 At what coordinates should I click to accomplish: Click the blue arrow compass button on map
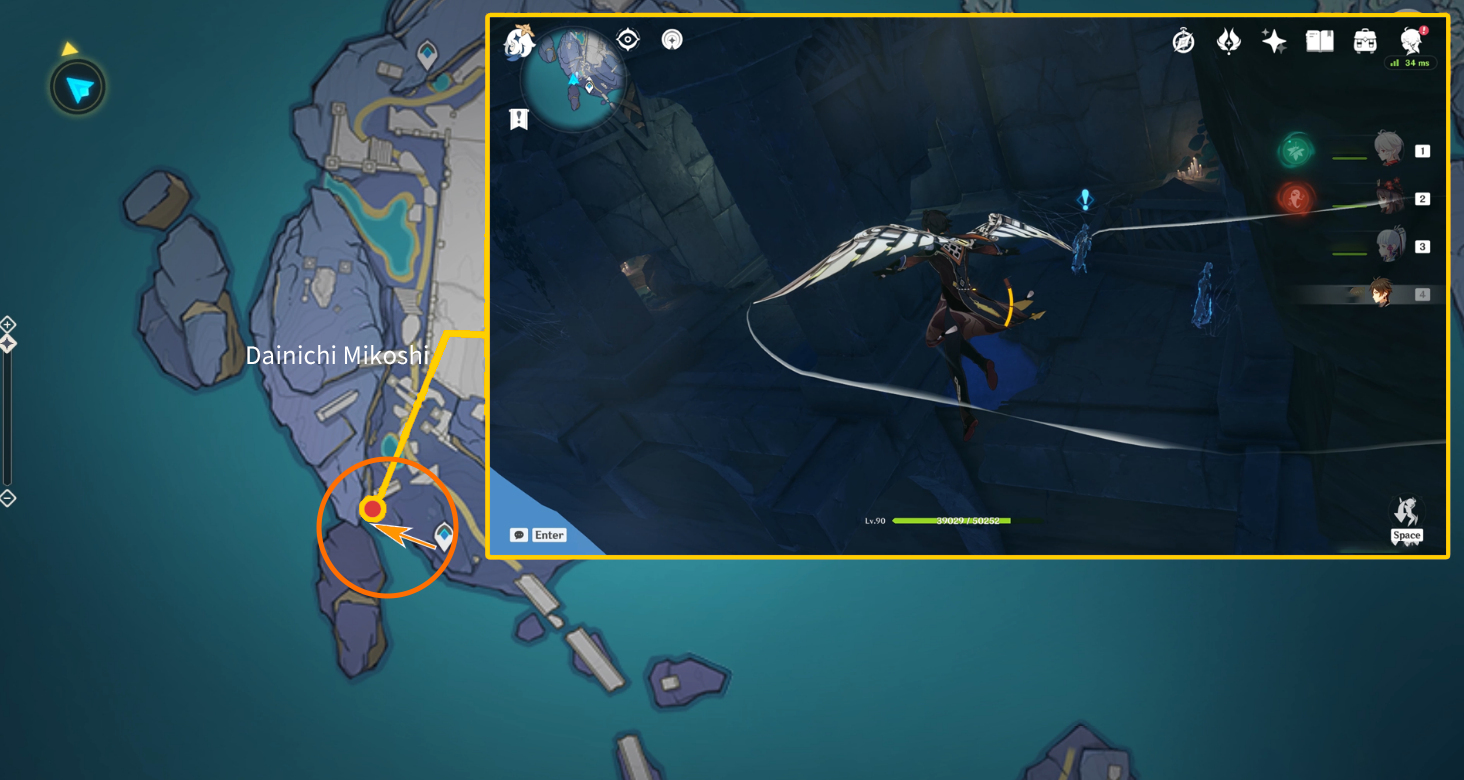click(x=78, y=90)
